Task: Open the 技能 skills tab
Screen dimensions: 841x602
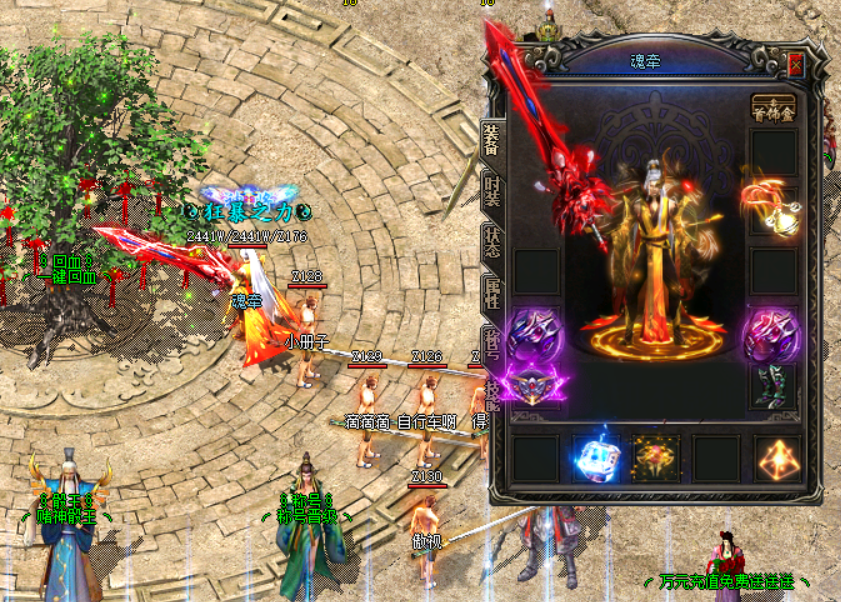Action: [x=491, y=392]
